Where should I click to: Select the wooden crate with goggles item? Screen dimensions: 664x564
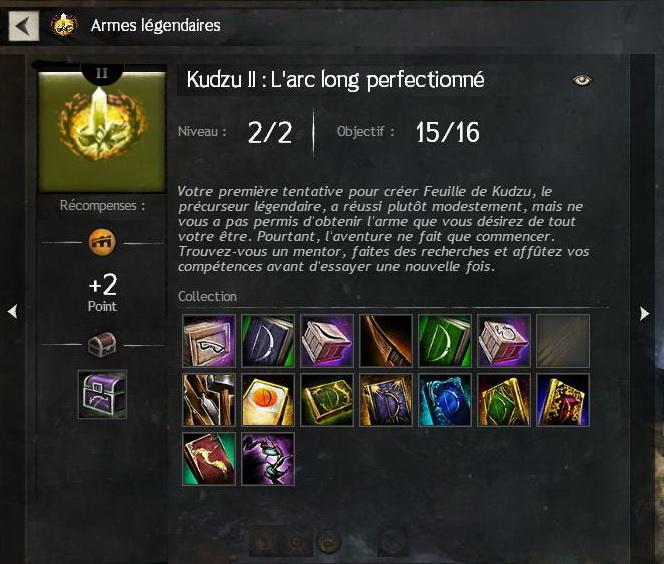tap(209, 341)
